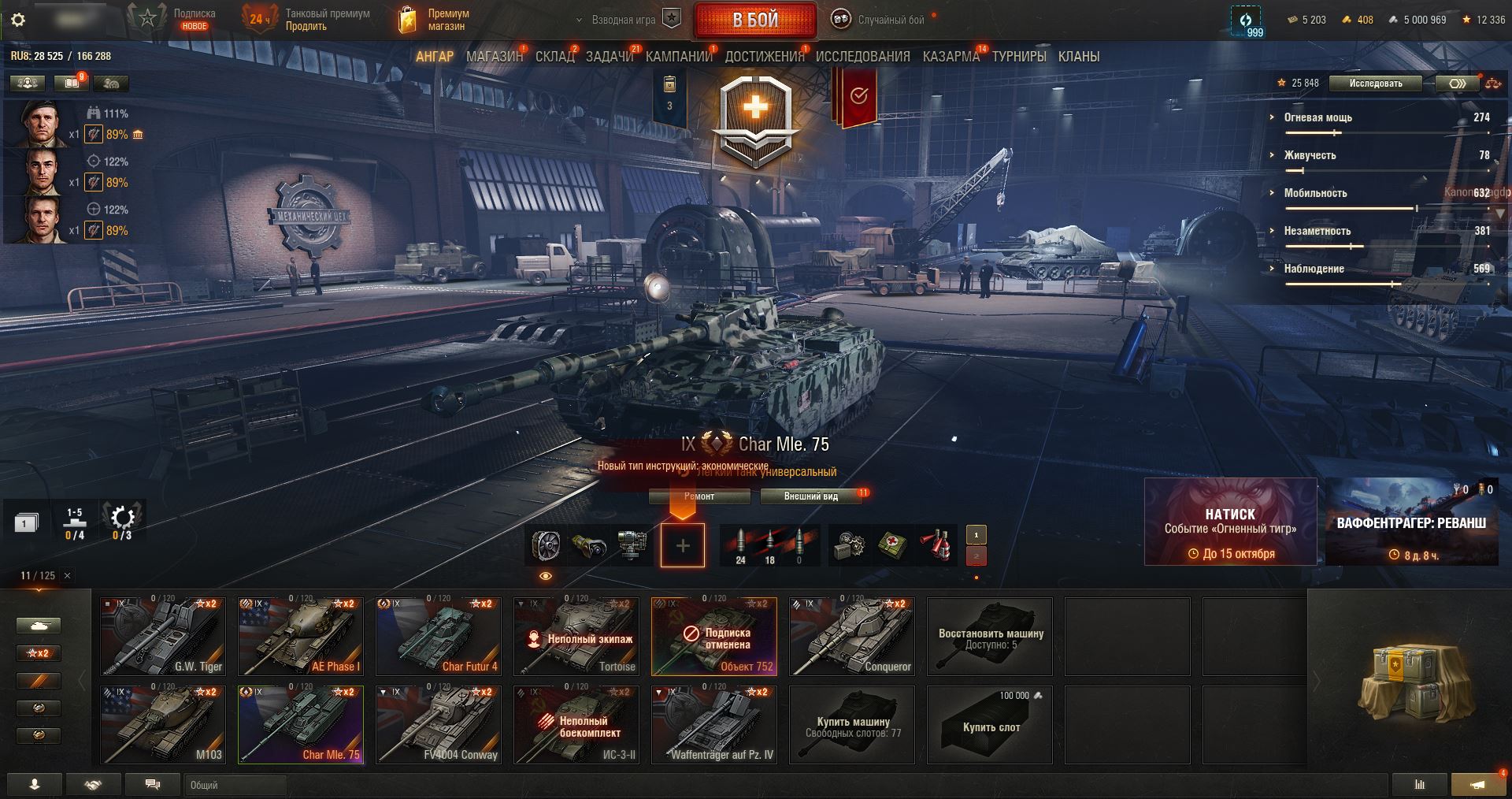The height and width of the screenshot is (799, 1512).
Task: Click the Купить слот tile
Action: tap(991, 725)
